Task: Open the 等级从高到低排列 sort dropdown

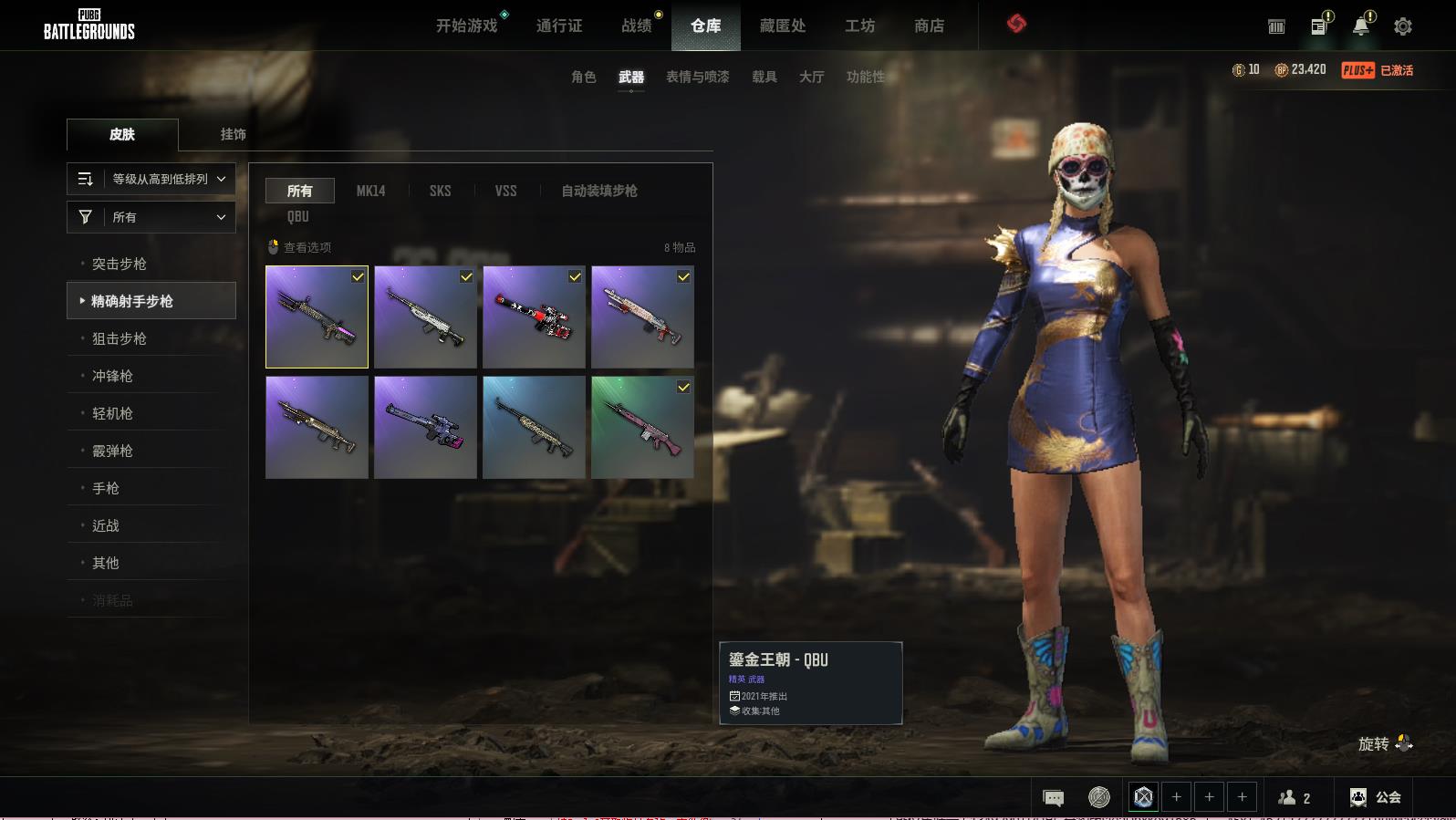Action: [151, 179]
